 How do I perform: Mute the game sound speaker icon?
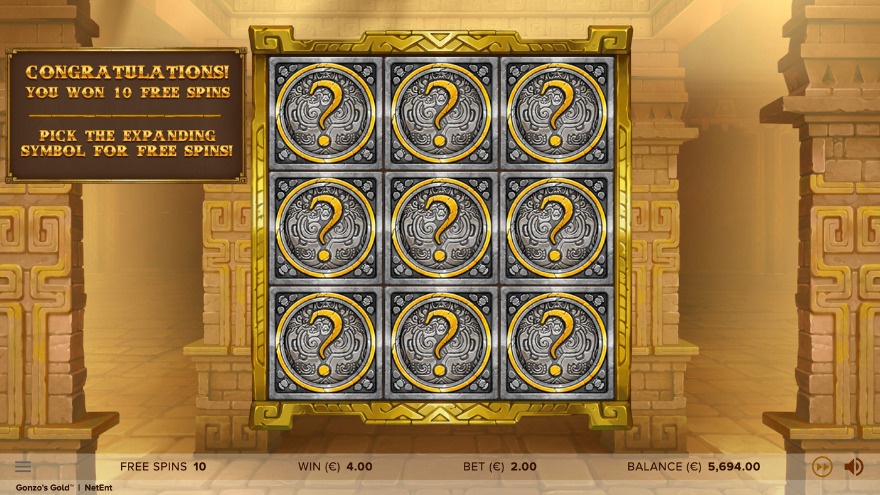click(x=854, y=466)
